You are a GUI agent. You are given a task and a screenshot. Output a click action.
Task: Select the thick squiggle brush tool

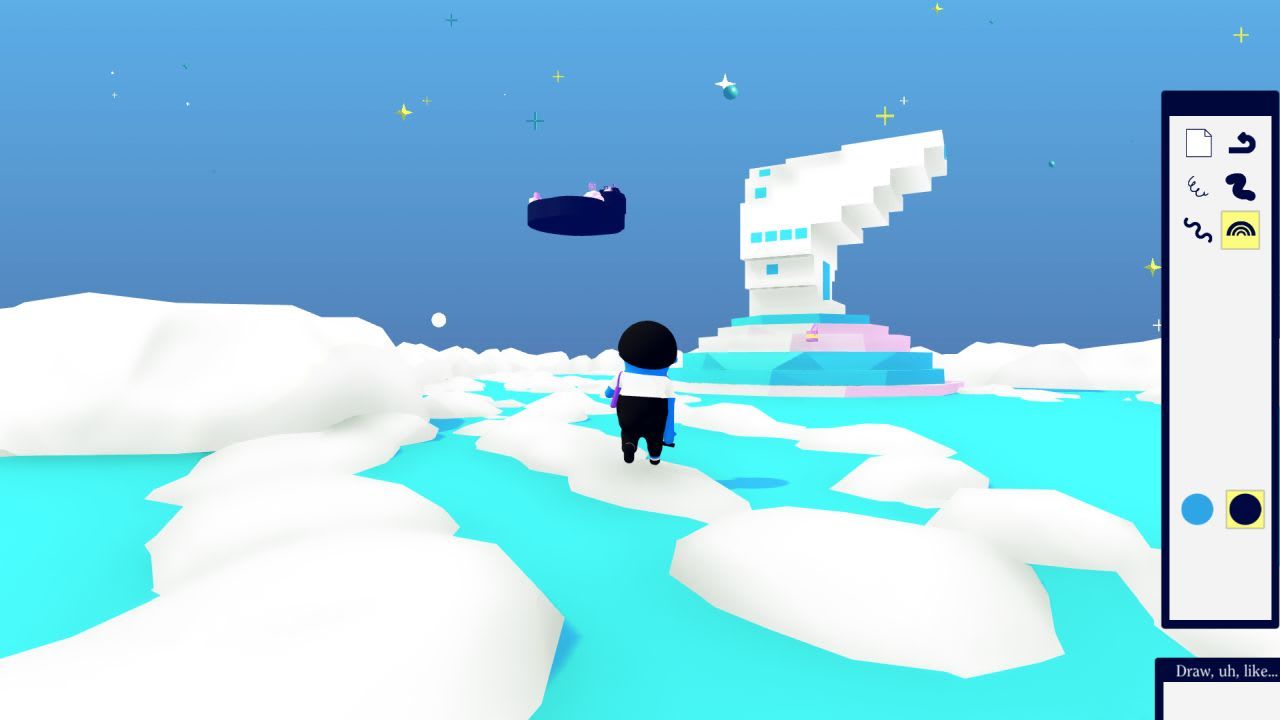pos(1240,188)
